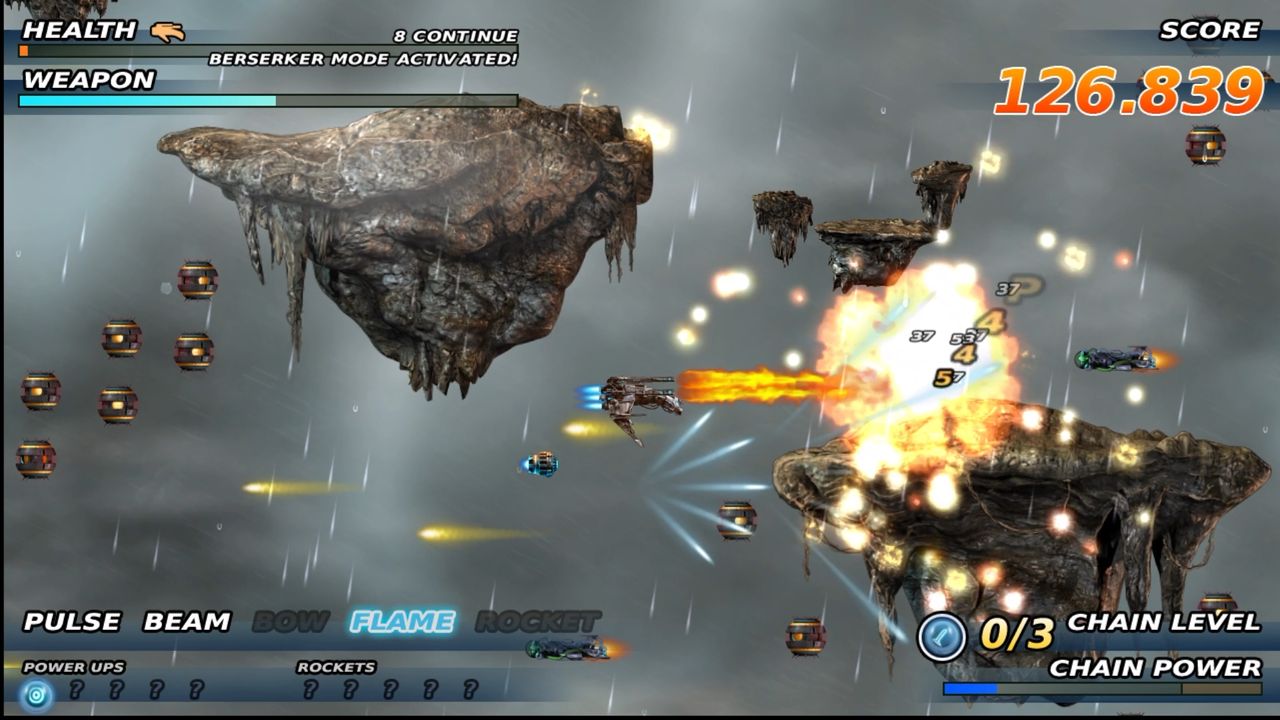Click the second ship icon on the right side
Viewport: 1280px width, 720px height.
click(1120, 360)
